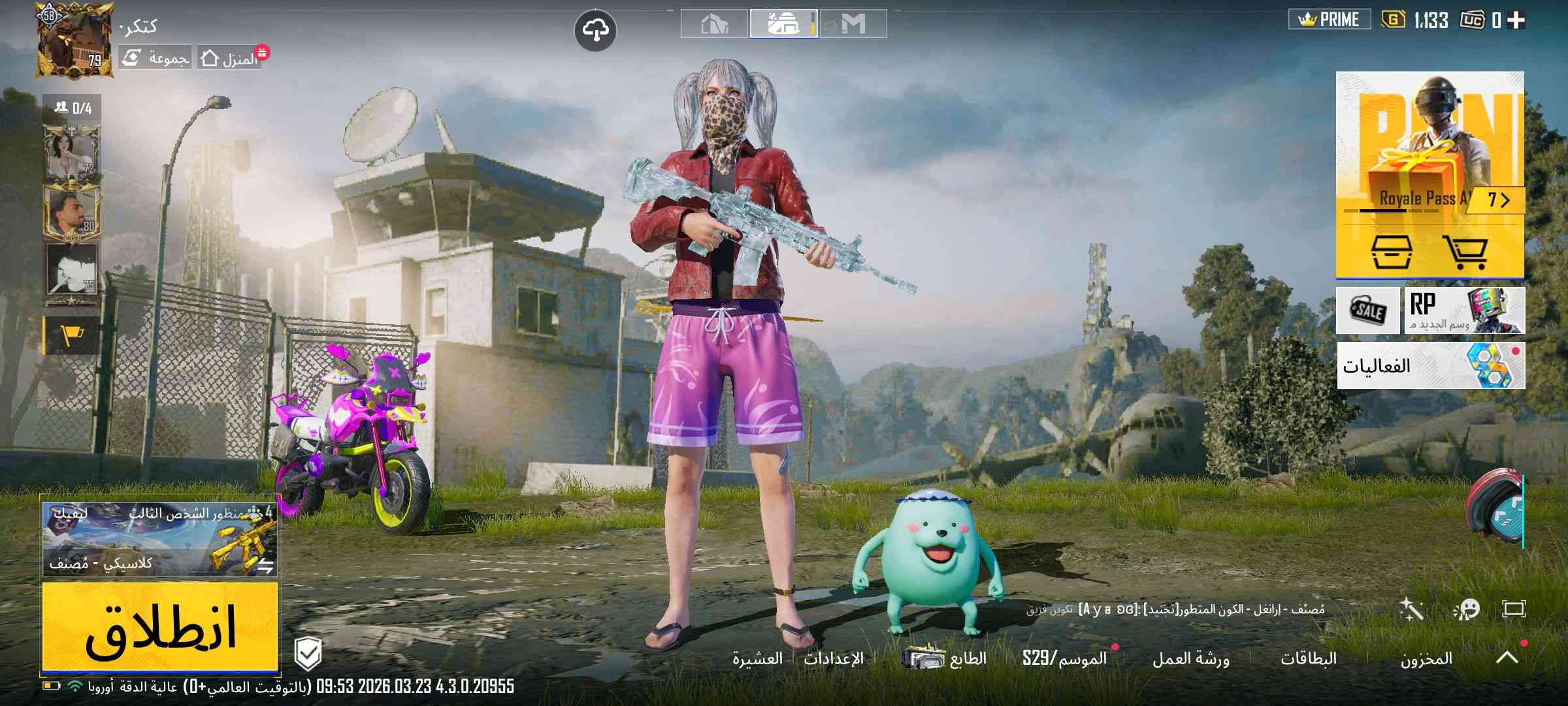Open the الموسم S29 season menu
This screenshot has width=1568, height=706.
coord(1065,658)
